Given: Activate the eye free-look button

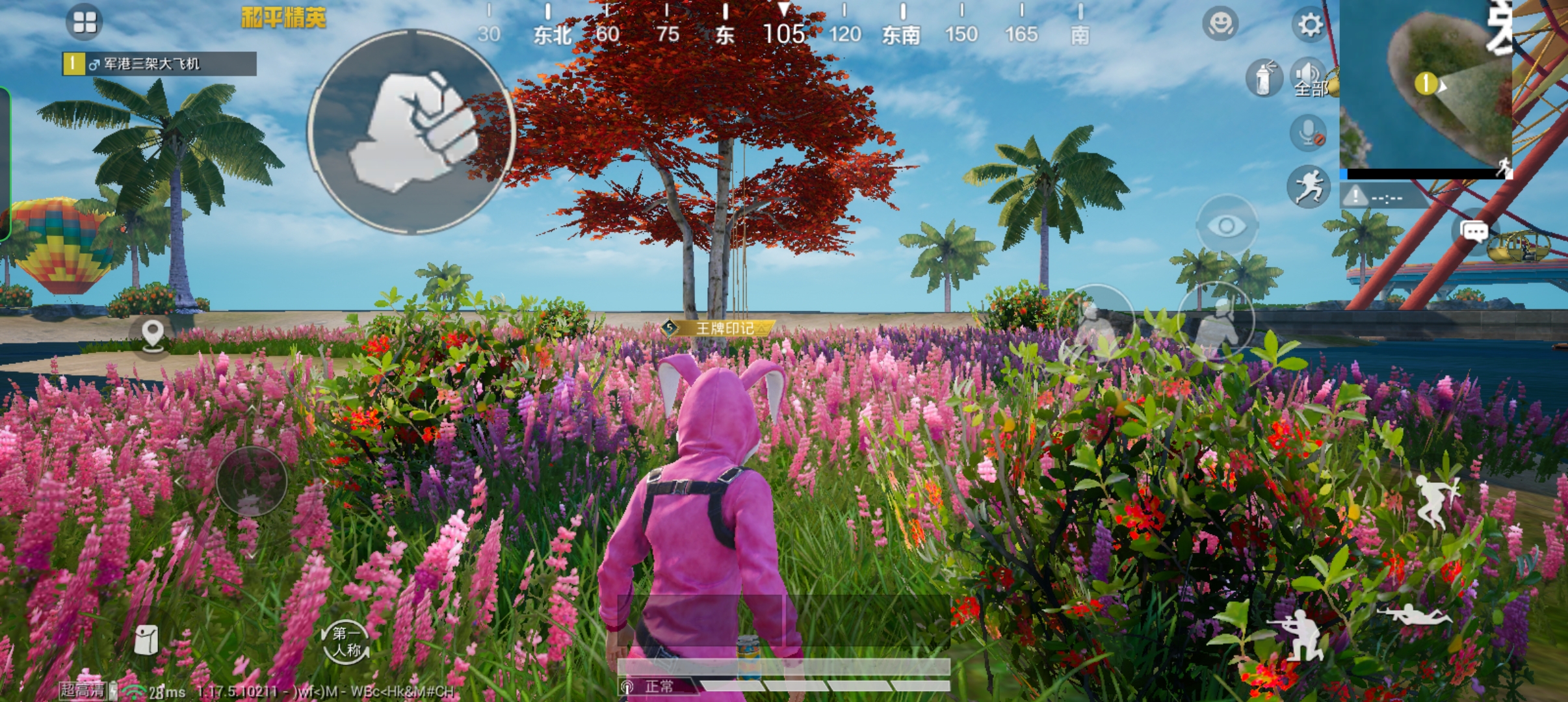Looking at the screenshot, I should pos(1227,226).
